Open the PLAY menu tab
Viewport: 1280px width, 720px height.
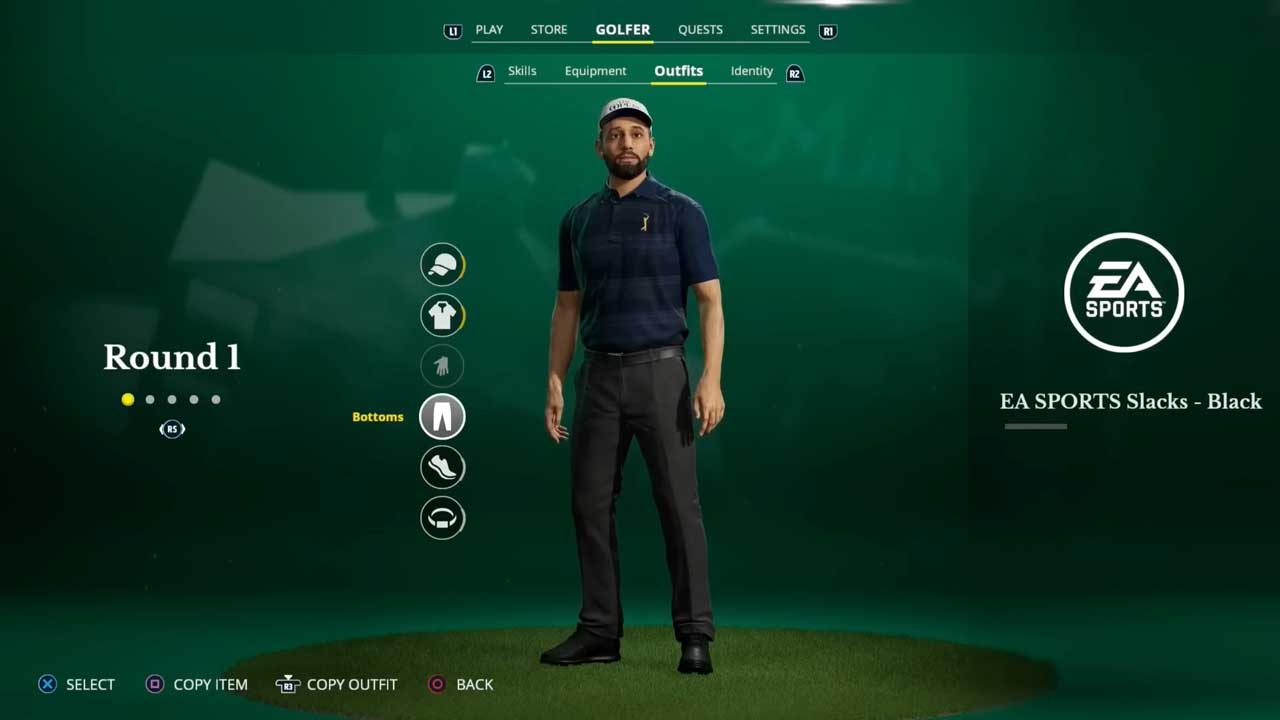click(x=489, y=30)
